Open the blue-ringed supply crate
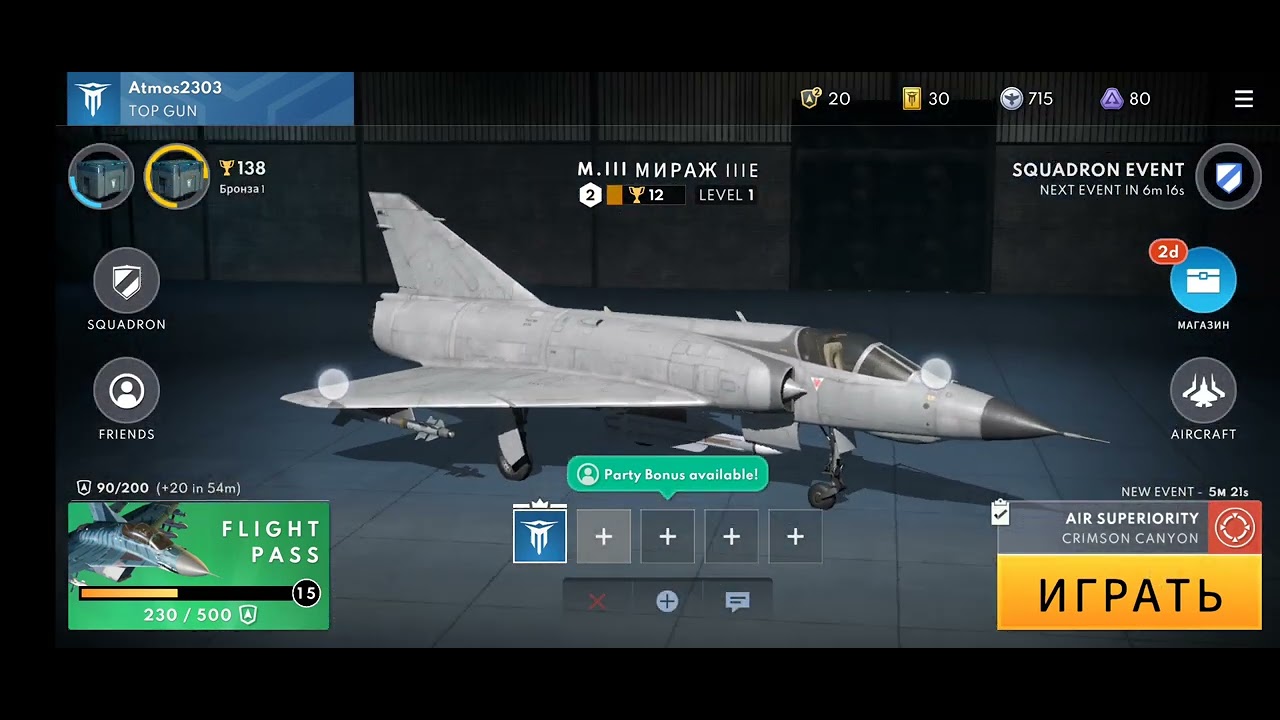This screenshot has width=1280, height=720. (101, 177)
